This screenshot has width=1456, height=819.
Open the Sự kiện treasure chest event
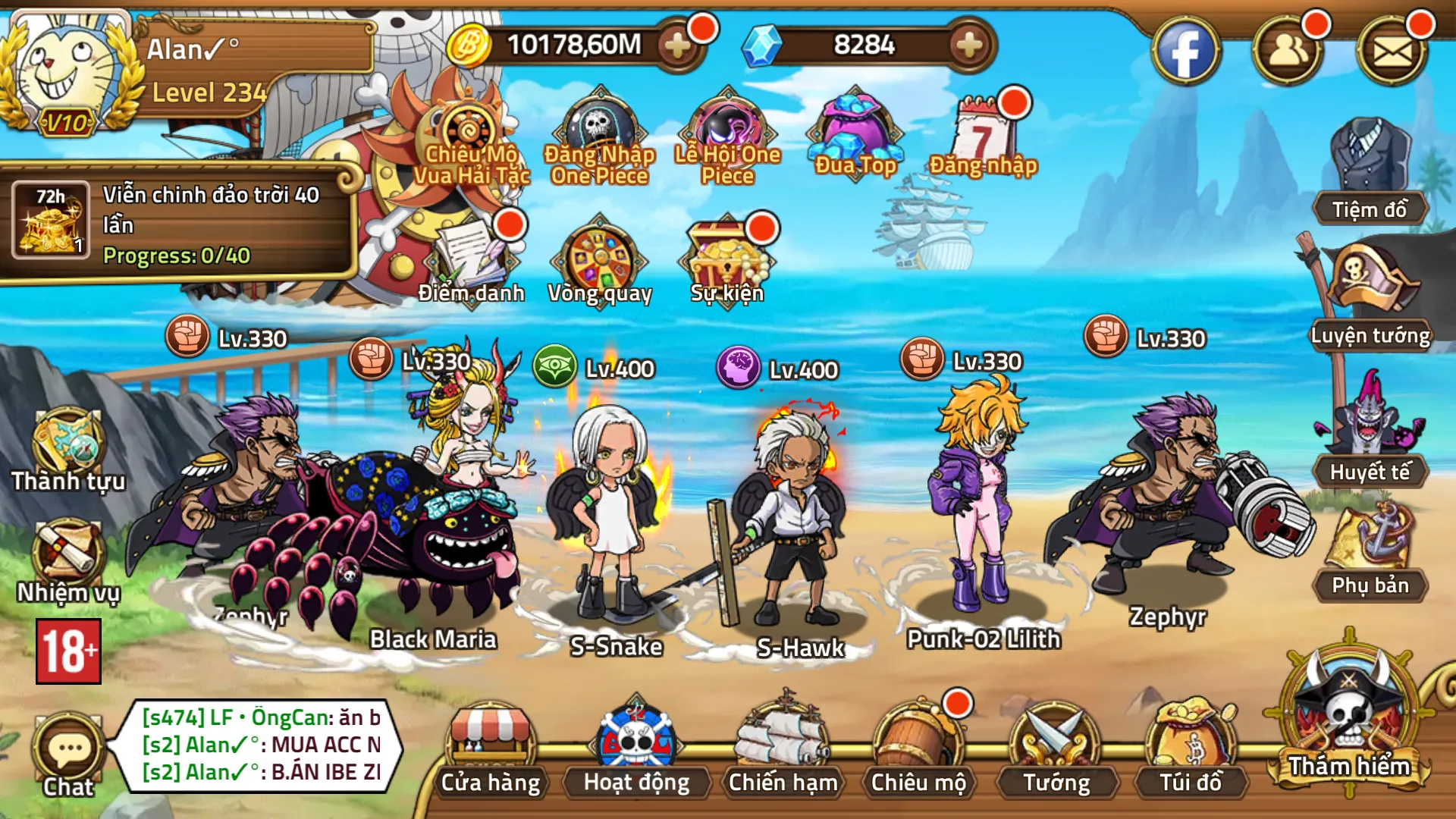coord(726,258)
